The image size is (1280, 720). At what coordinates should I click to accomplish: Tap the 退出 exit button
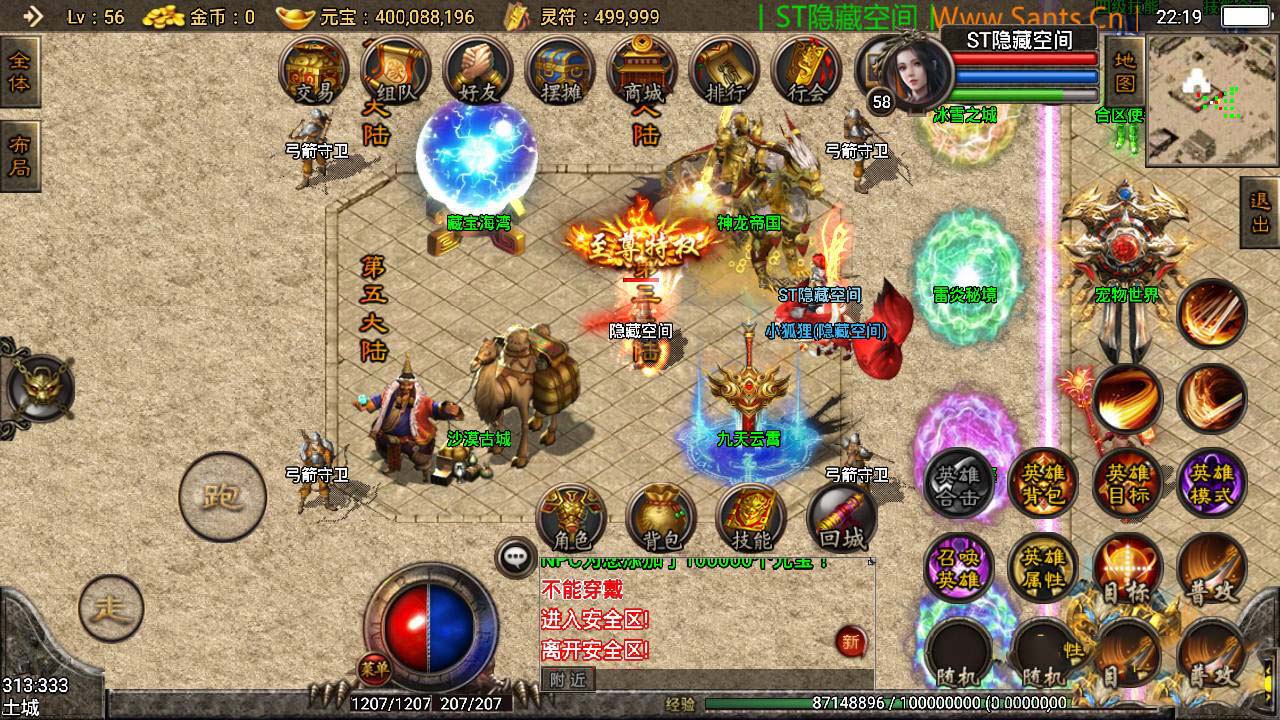pyautogui.click(x=1260, y=212)
